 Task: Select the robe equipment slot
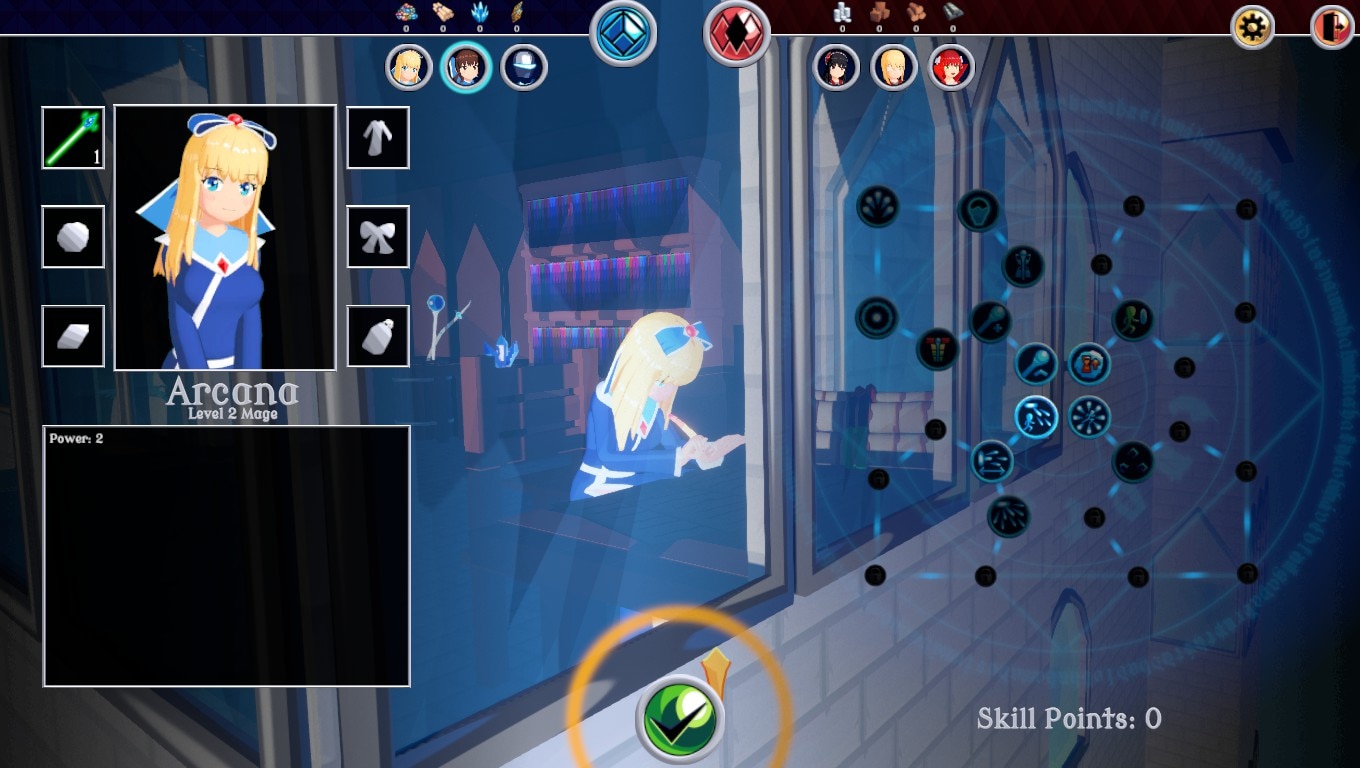pos(378,138)
